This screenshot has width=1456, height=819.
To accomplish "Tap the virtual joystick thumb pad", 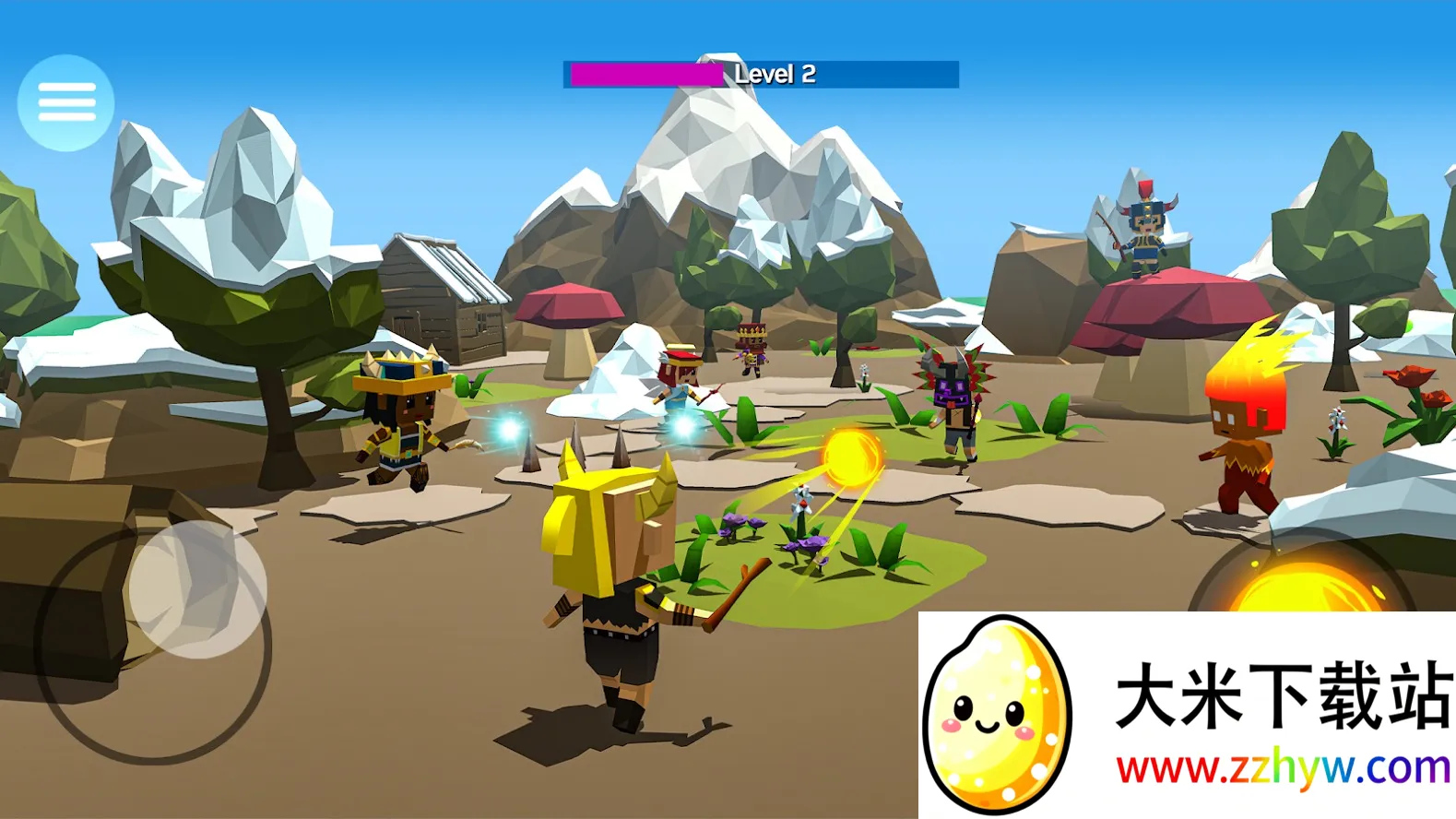I will [x=197, y=588].
